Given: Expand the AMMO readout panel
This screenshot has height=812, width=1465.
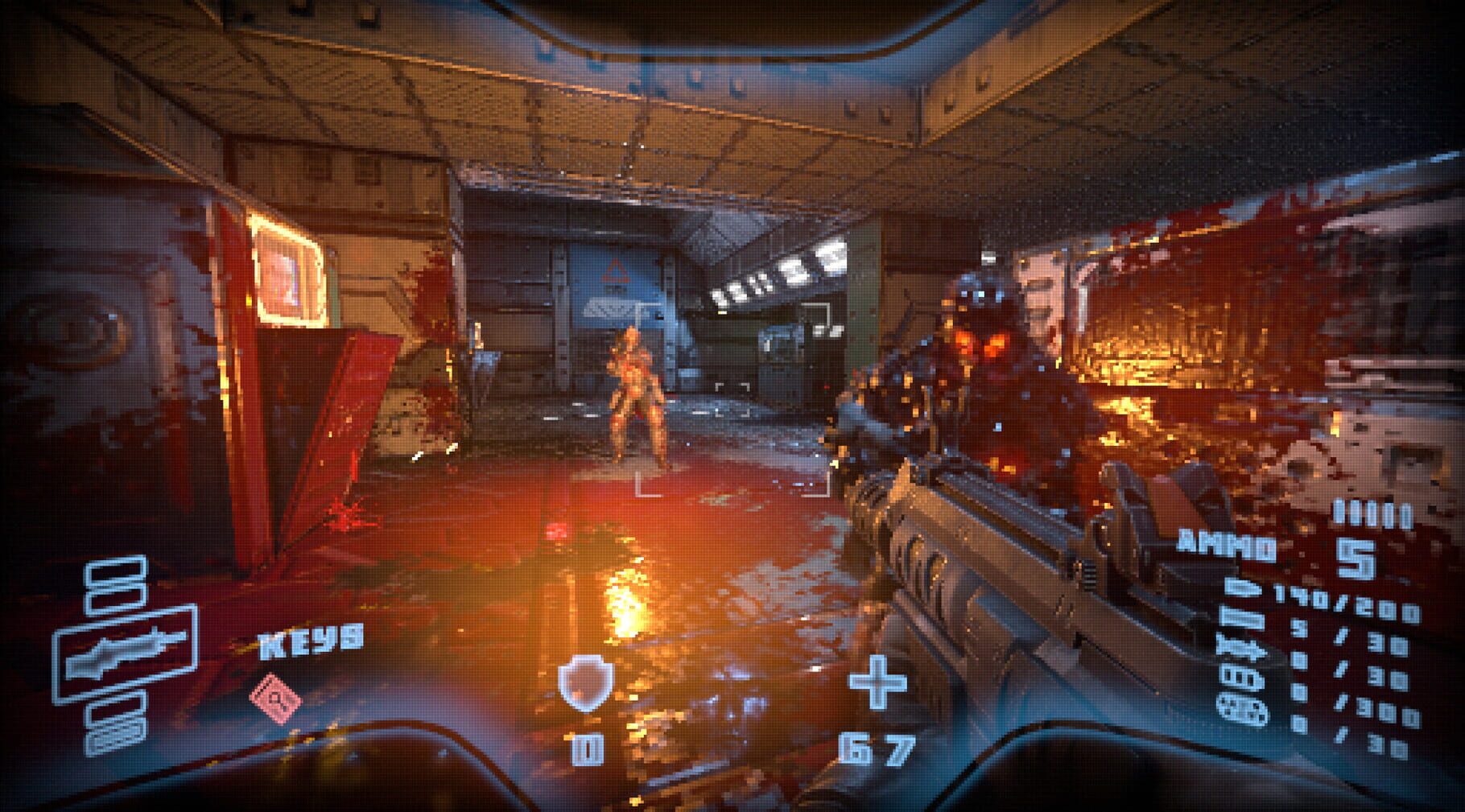Looking at the screenshot, I should click(x=1228, y=544).
